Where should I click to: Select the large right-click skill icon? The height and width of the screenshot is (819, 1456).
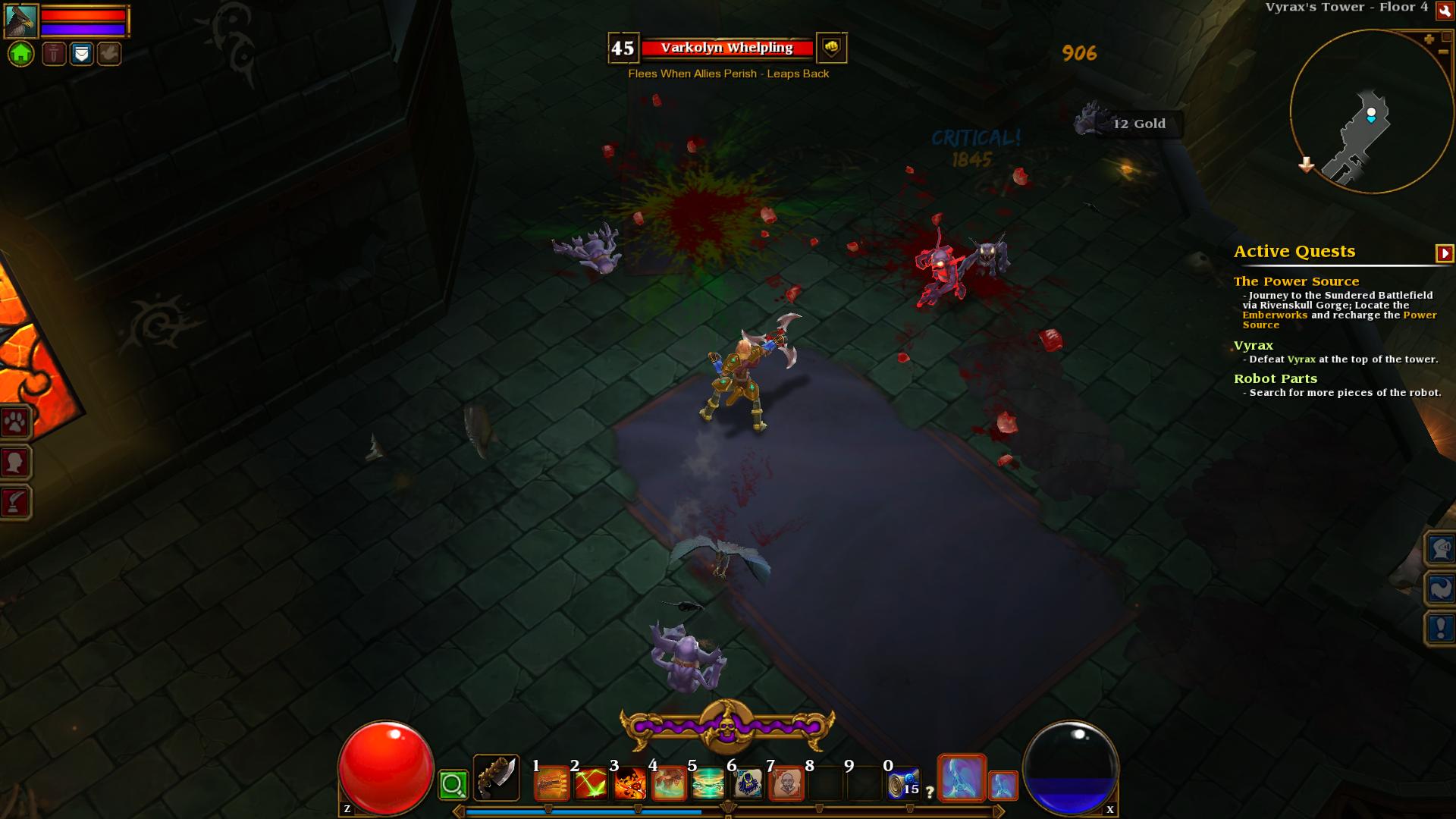[x=962, y=778]
